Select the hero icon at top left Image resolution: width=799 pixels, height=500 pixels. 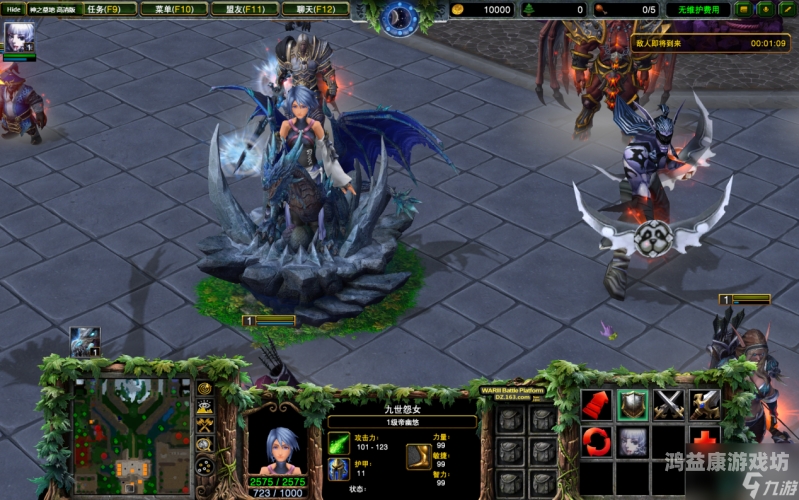[19, 38]
